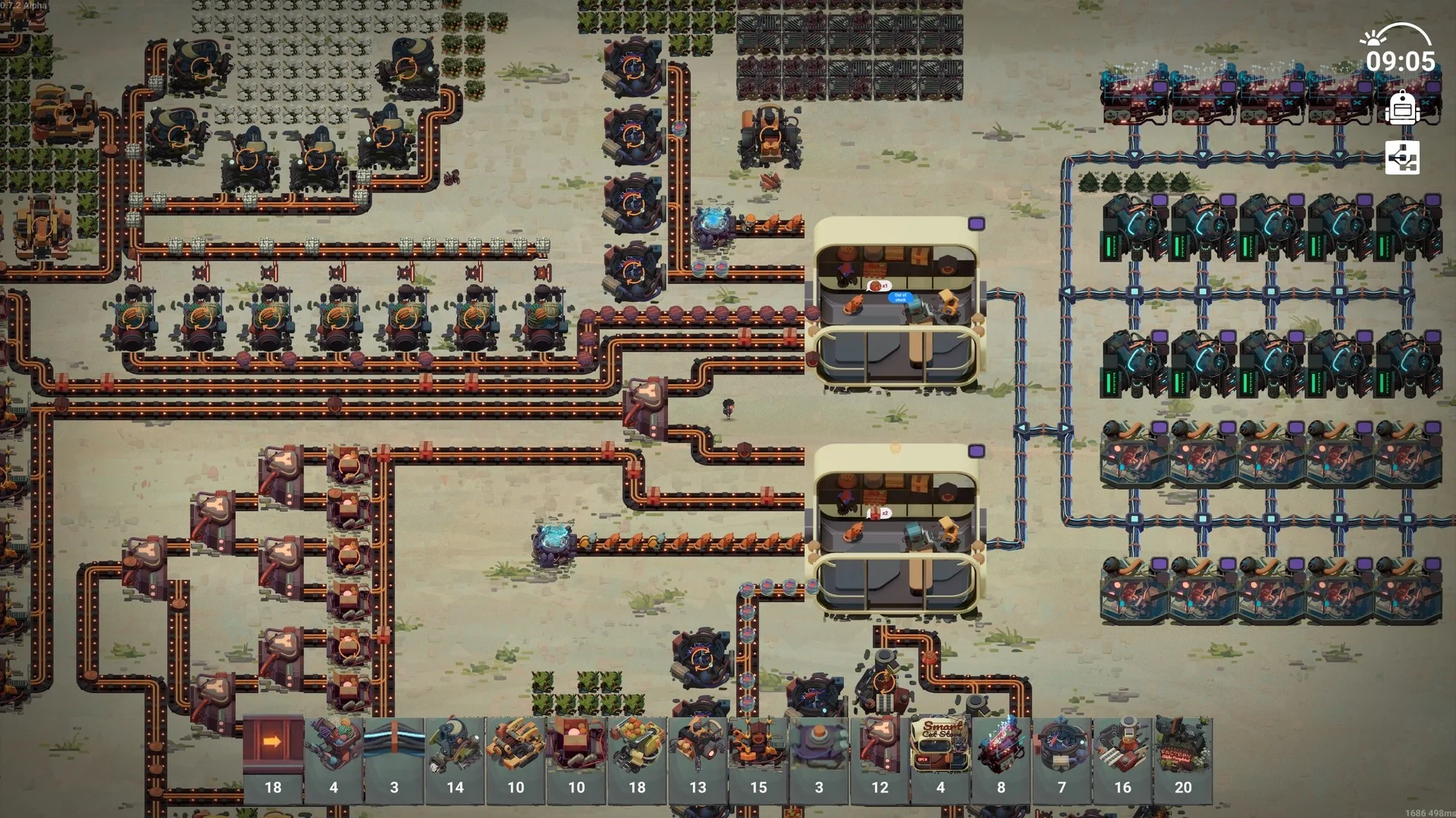Click the x1 speech bubble in upper store
This screenshot has width=1456, height=818.
pos(880,286)
